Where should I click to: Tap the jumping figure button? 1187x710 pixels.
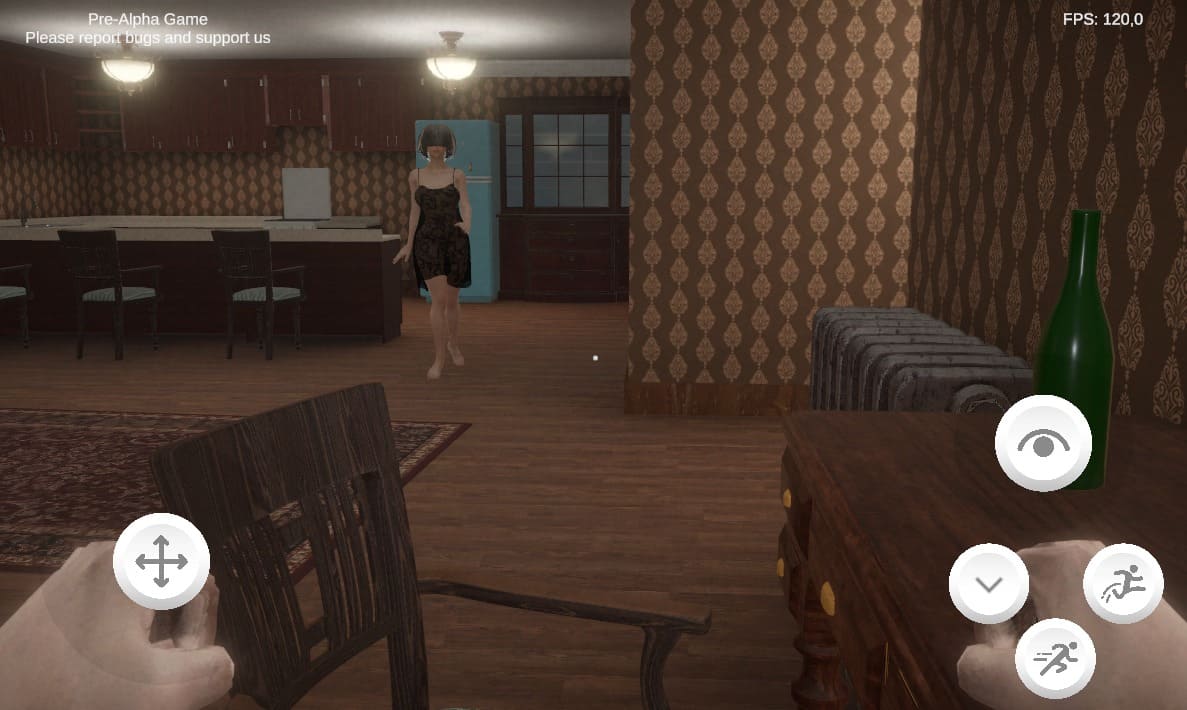pos(1123,584)
